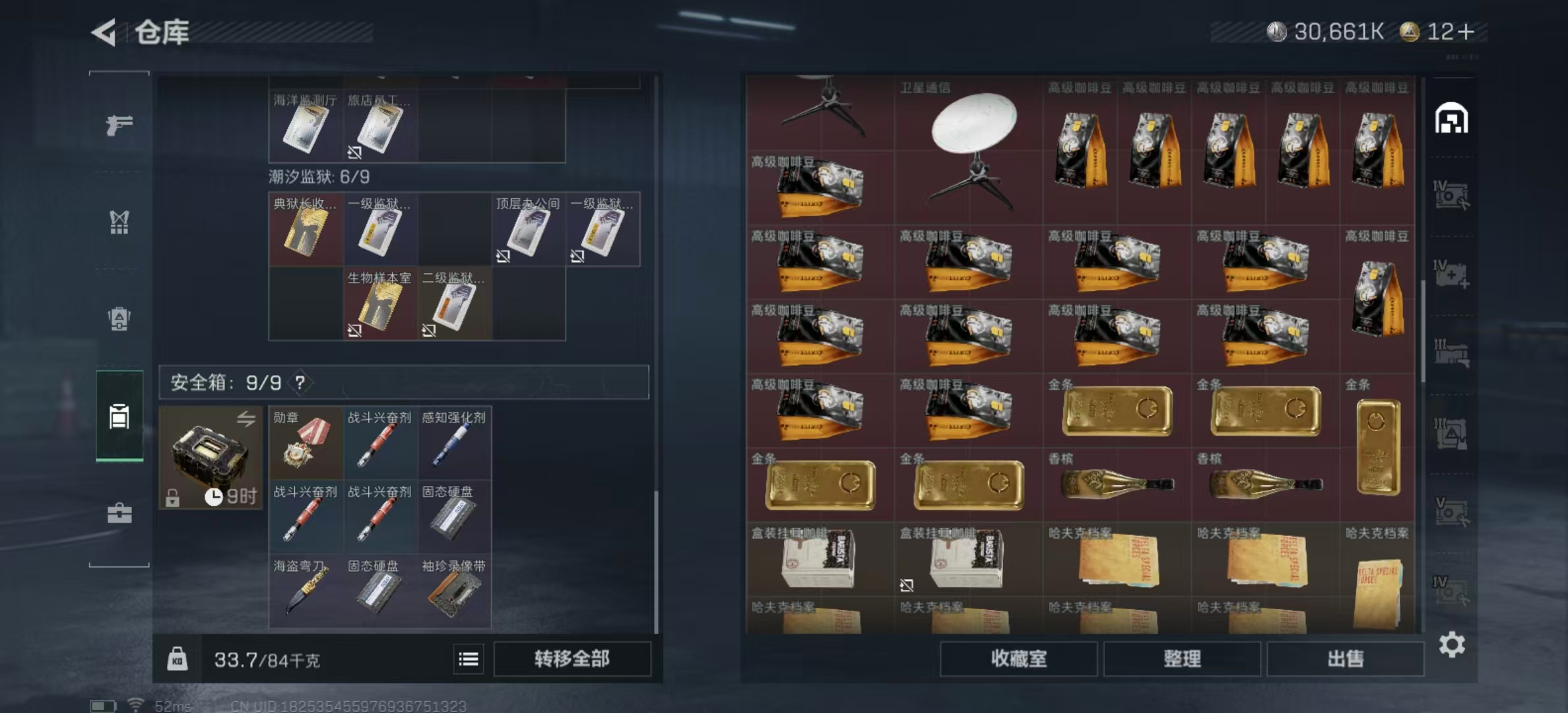Open the chest rig tab on the left sidebar
The width and height of the screenshot is (1568, 713).
coord(120,223)
